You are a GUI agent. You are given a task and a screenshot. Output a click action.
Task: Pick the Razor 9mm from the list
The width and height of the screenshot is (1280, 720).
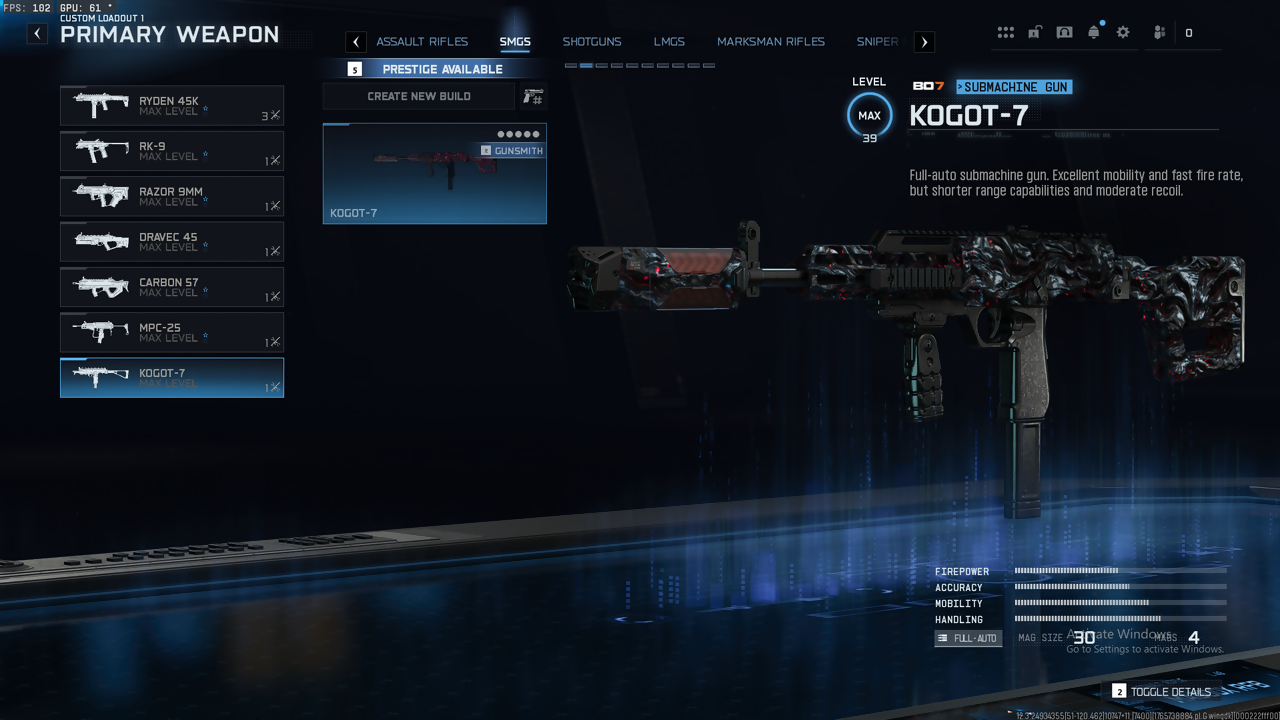tap(172, 196)
